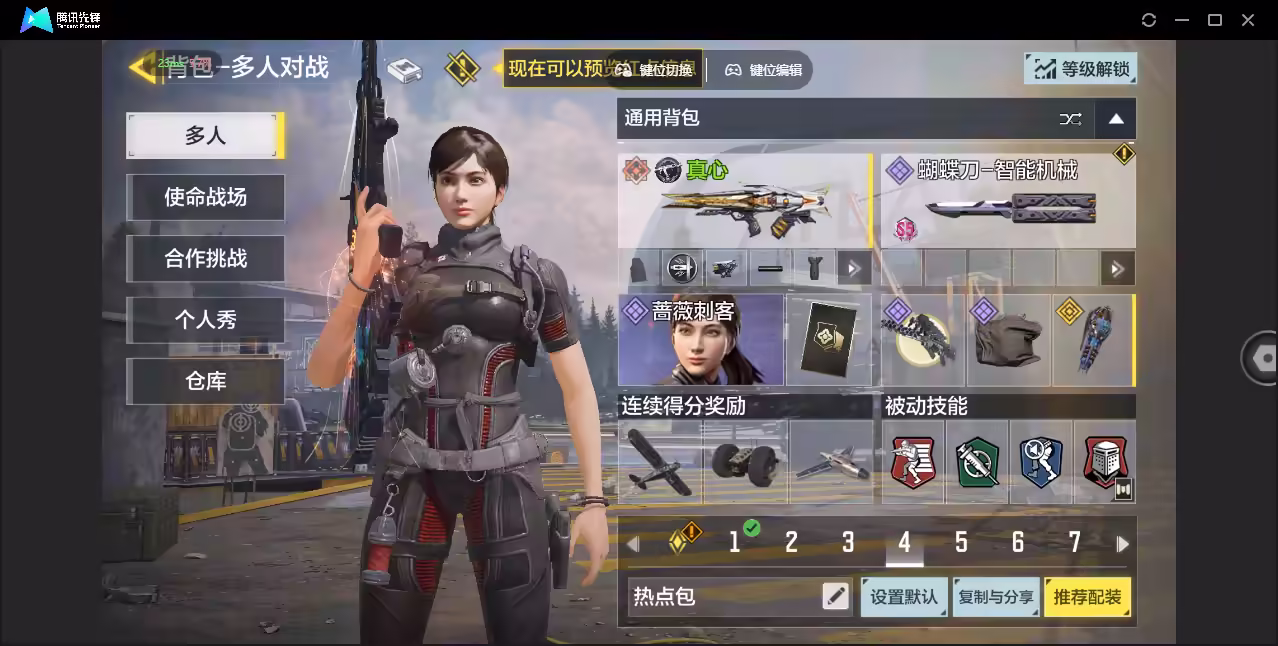Open 键位编辑 key mapping editor
1278x646 pixels.
coord(763,70)
